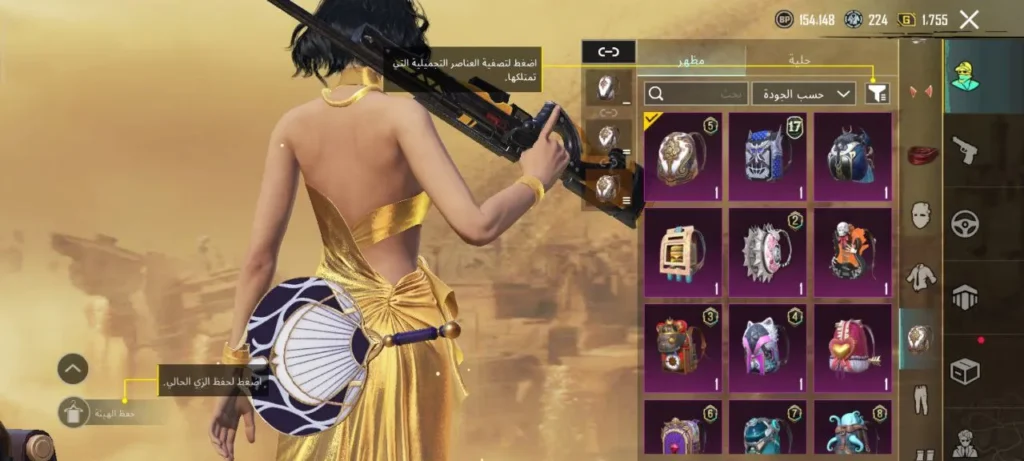Select the red lips subcategory

click(921, 155)
